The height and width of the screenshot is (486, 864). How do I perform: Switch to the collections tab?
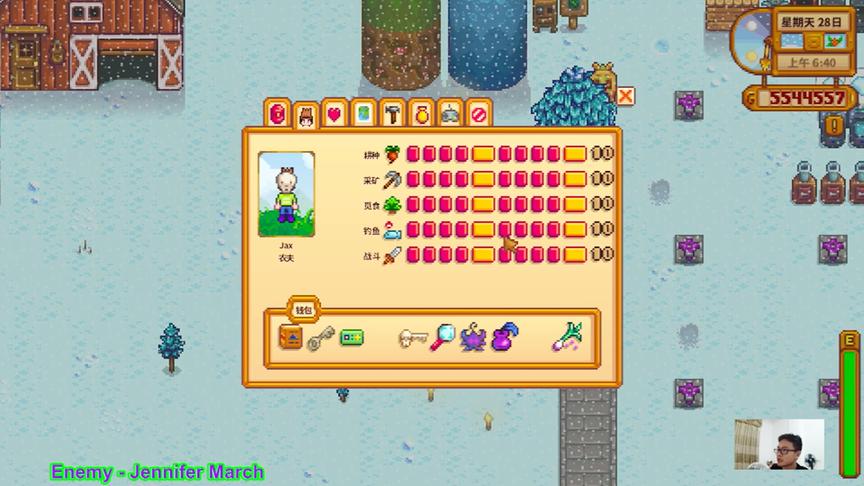pyautogui.click(x=421, y=114)
